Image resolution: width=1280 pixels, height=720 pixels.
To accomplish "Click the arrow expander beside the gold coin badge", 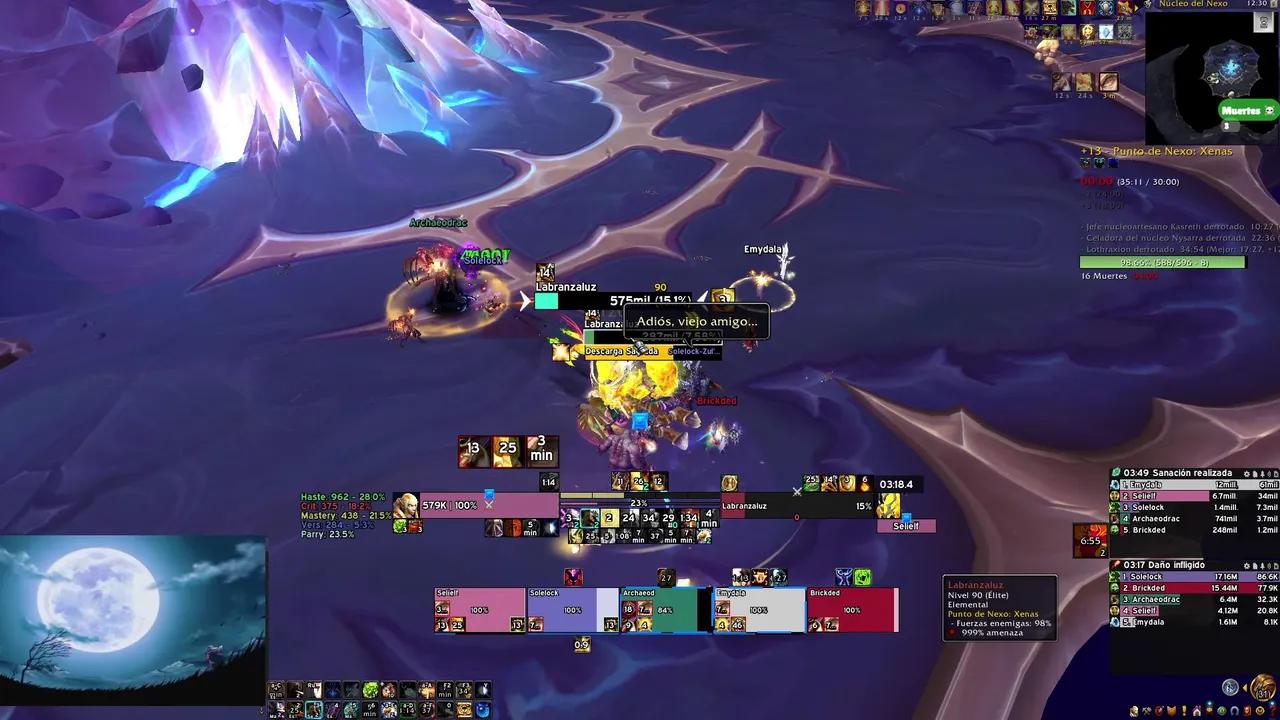I will (x=1245, y=687).
